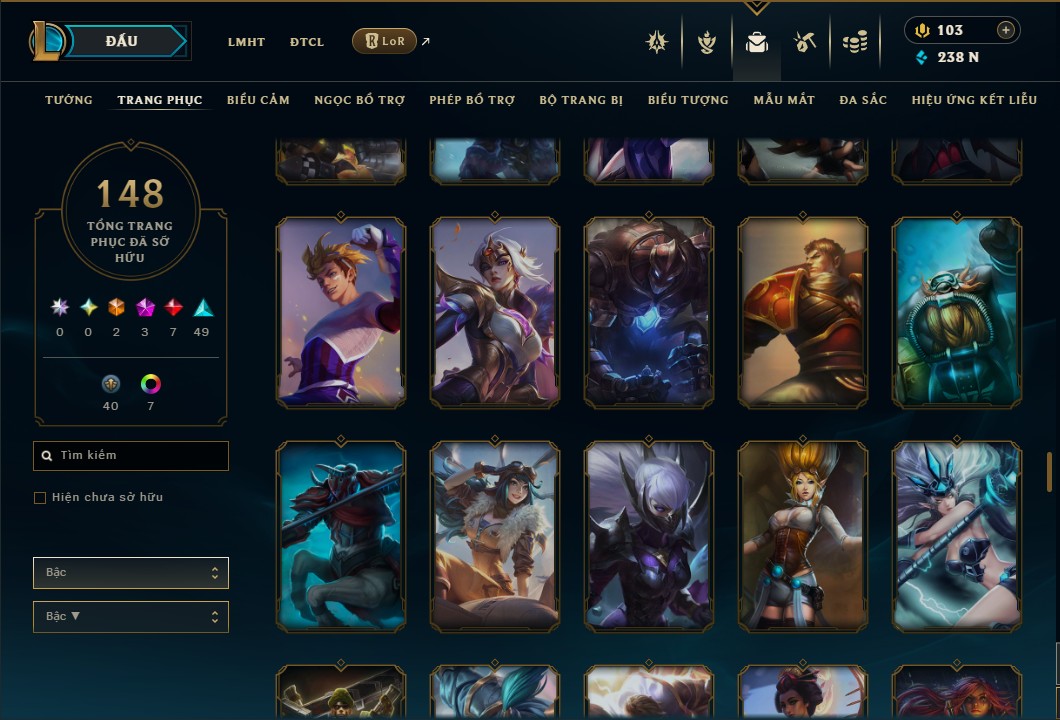Choose the ĐA SẮC tab

point(863,100)
